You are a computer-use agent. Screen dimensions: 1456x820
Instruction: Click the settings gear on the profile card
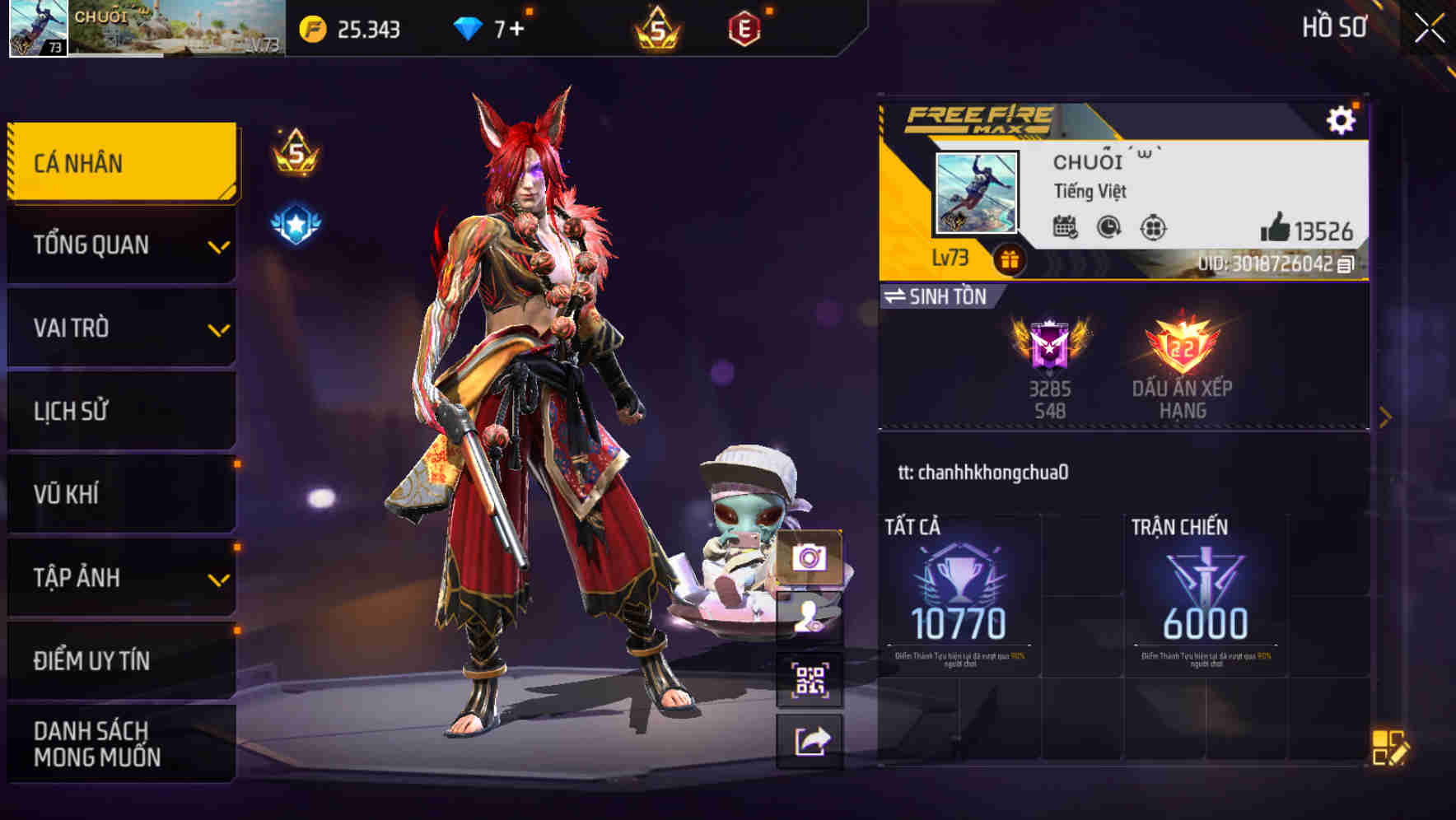coord(1343,119)
